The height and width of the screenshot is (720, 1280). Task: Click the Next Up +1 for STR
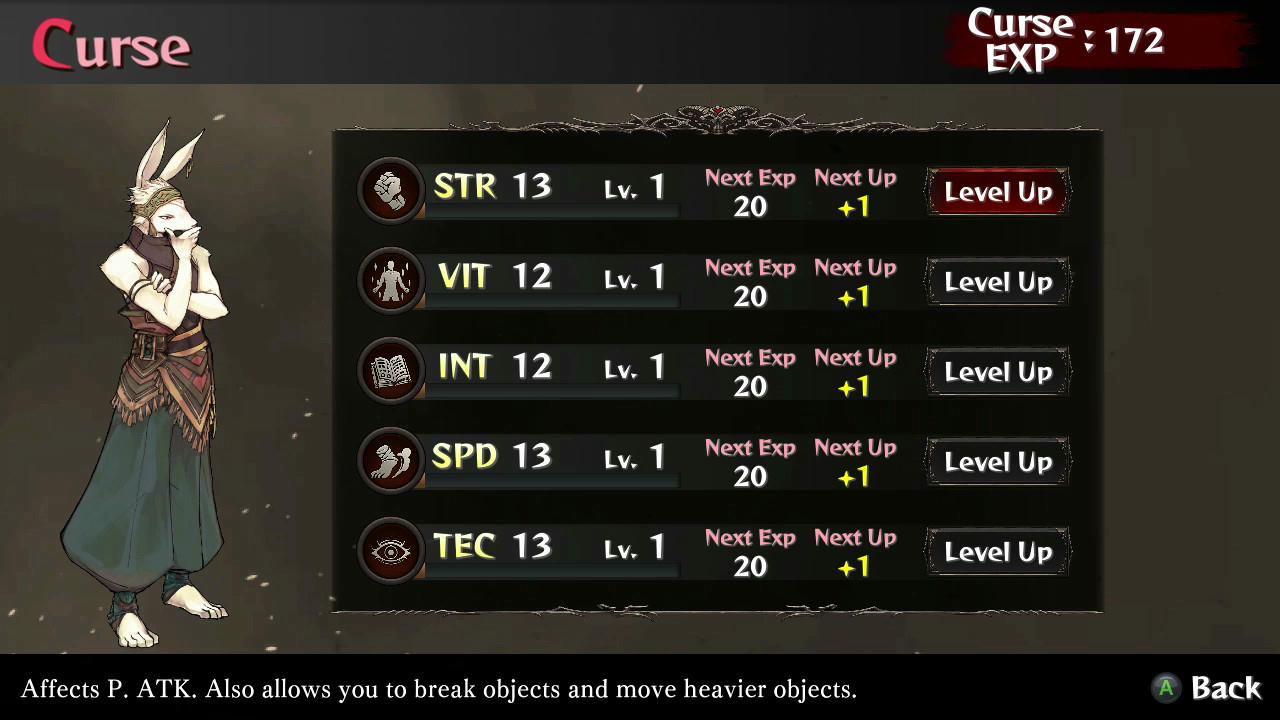point(856,196)
